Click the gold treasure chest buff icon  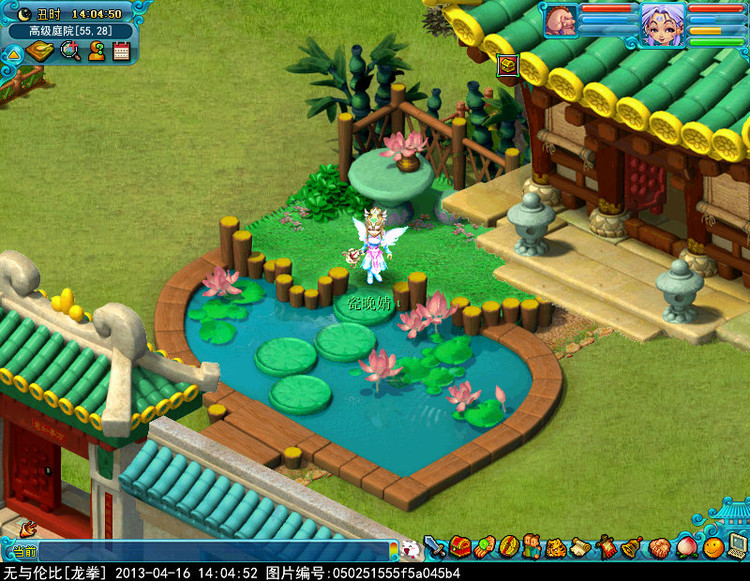click(x=508, y=66)
